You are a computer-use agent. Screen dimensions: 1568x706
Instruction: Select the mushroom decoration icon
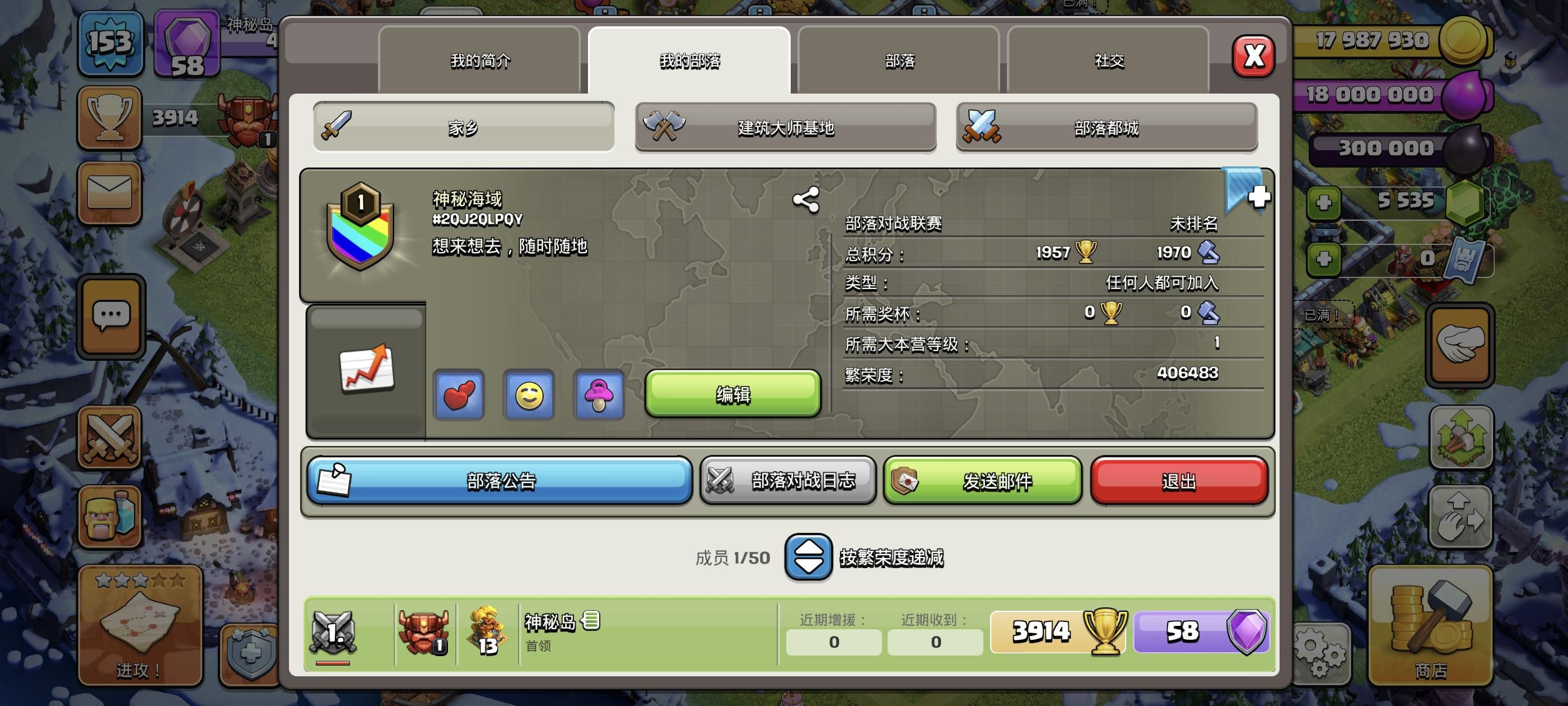point(599,396)
